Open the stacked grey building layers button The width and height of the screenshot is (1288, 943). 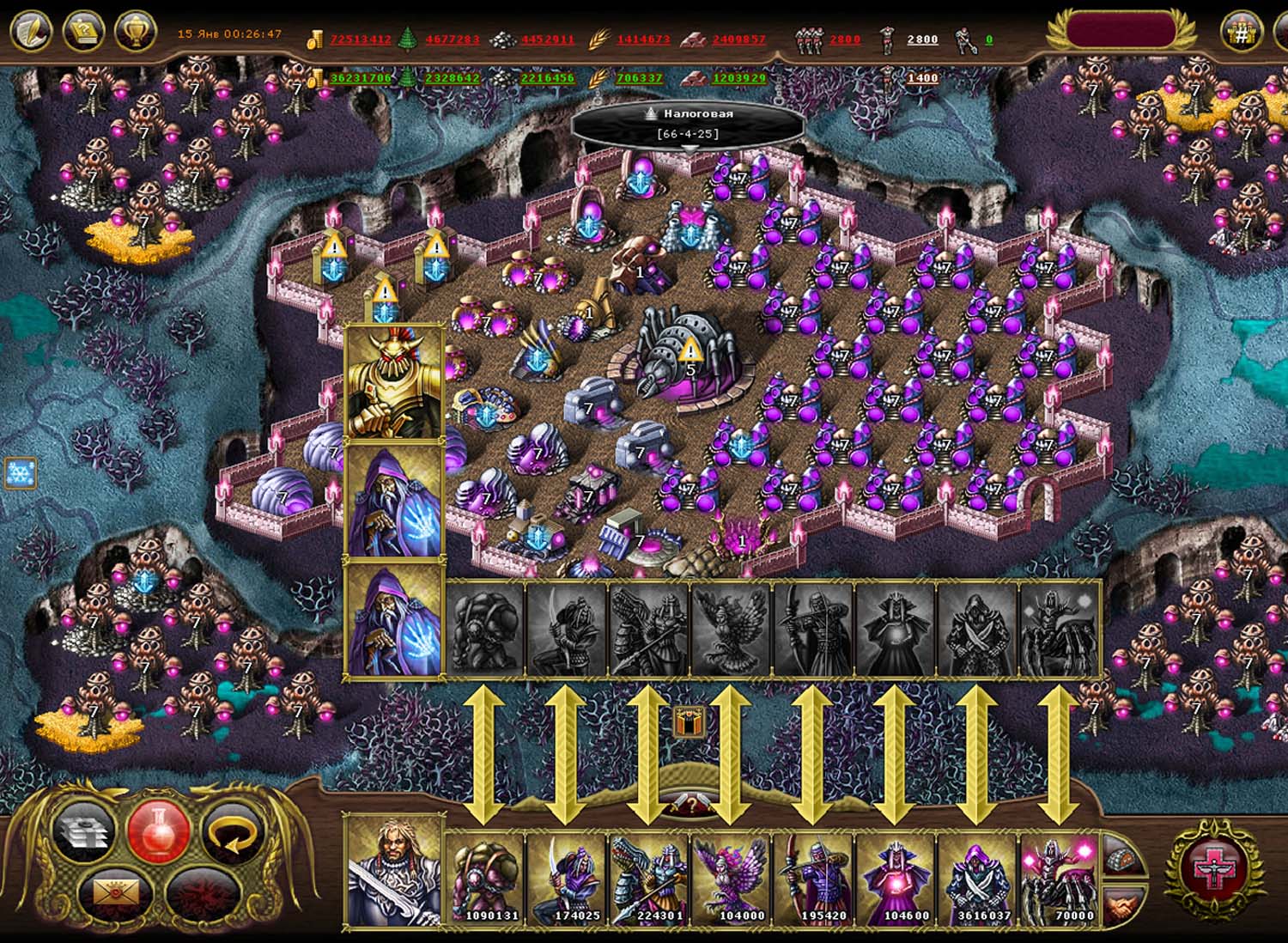click(x=84, y=831)
